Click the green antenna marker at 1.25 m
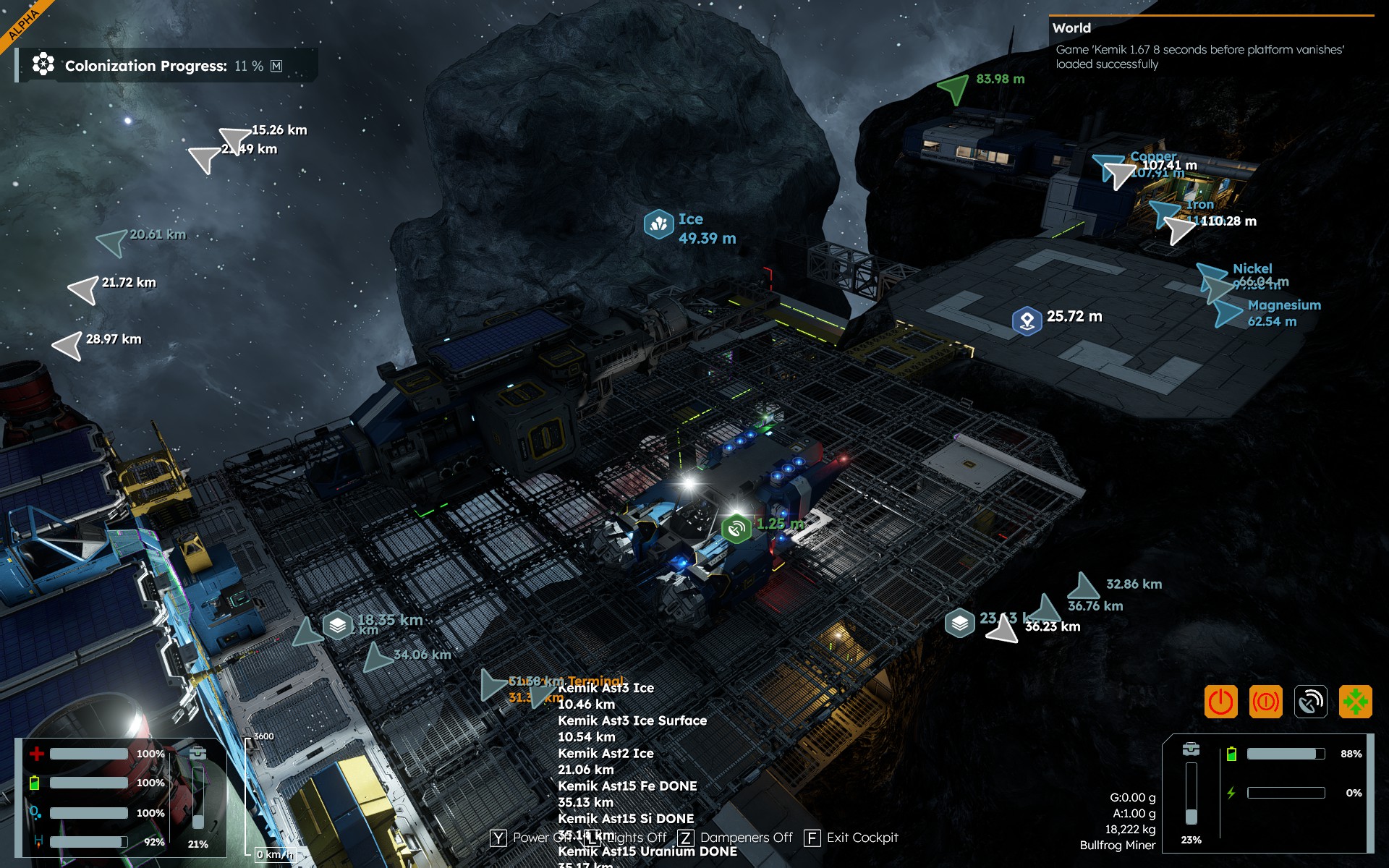The height and width of the screenshot is (868, 1389). tap(736, 529)
